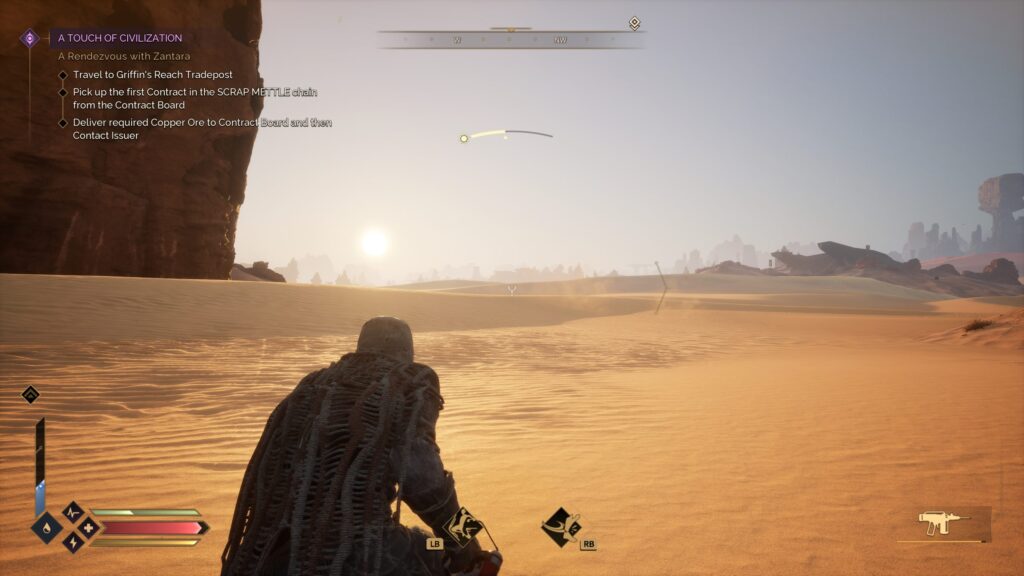Select the equipped gun weapon slot
The height and width of the screenshot is (576, 1024).
(x=943, y=522)
